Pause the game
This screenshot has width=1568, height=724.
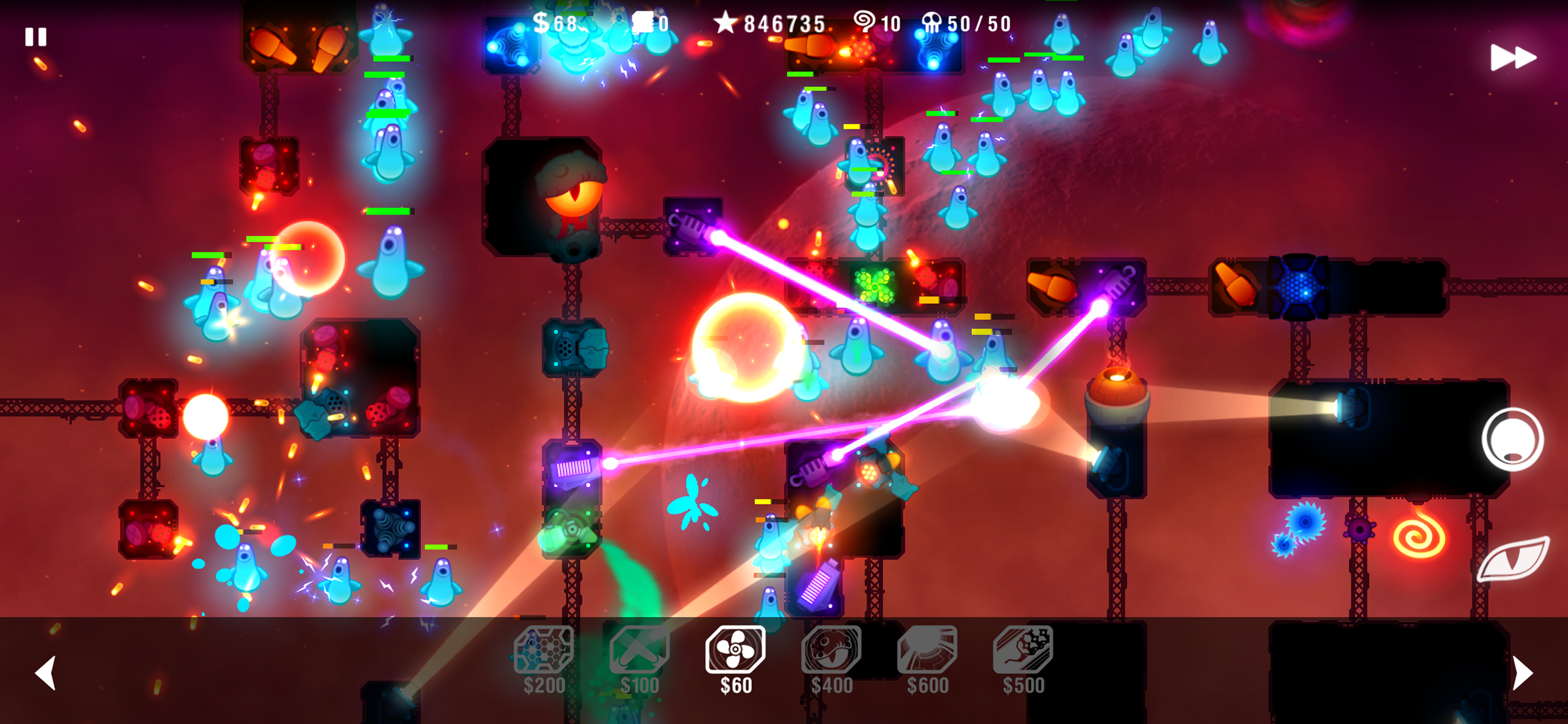pos(36,37)
